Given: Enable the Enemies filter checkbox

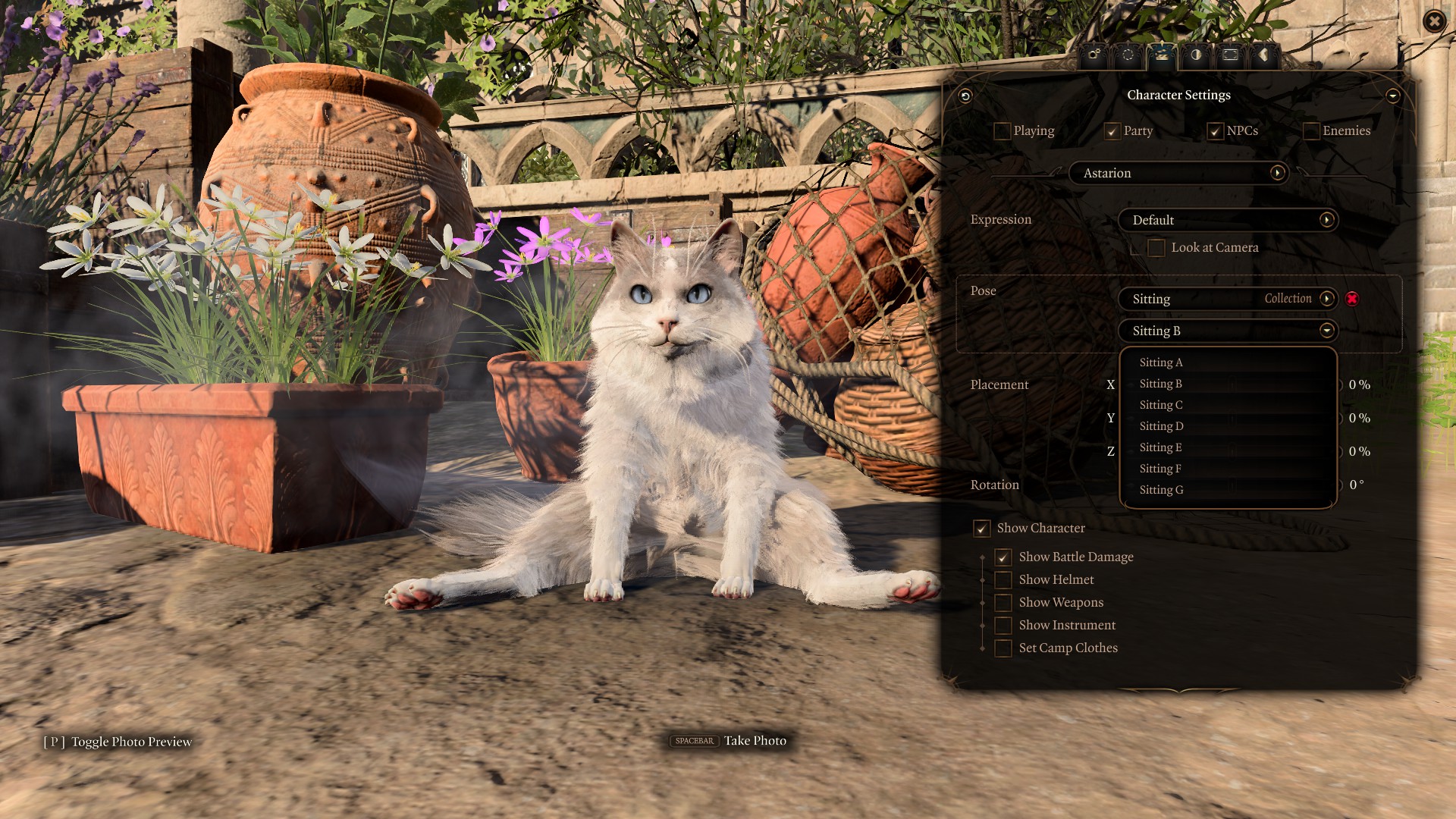Looking at the screenshot, I should [x=1310, y=131].
